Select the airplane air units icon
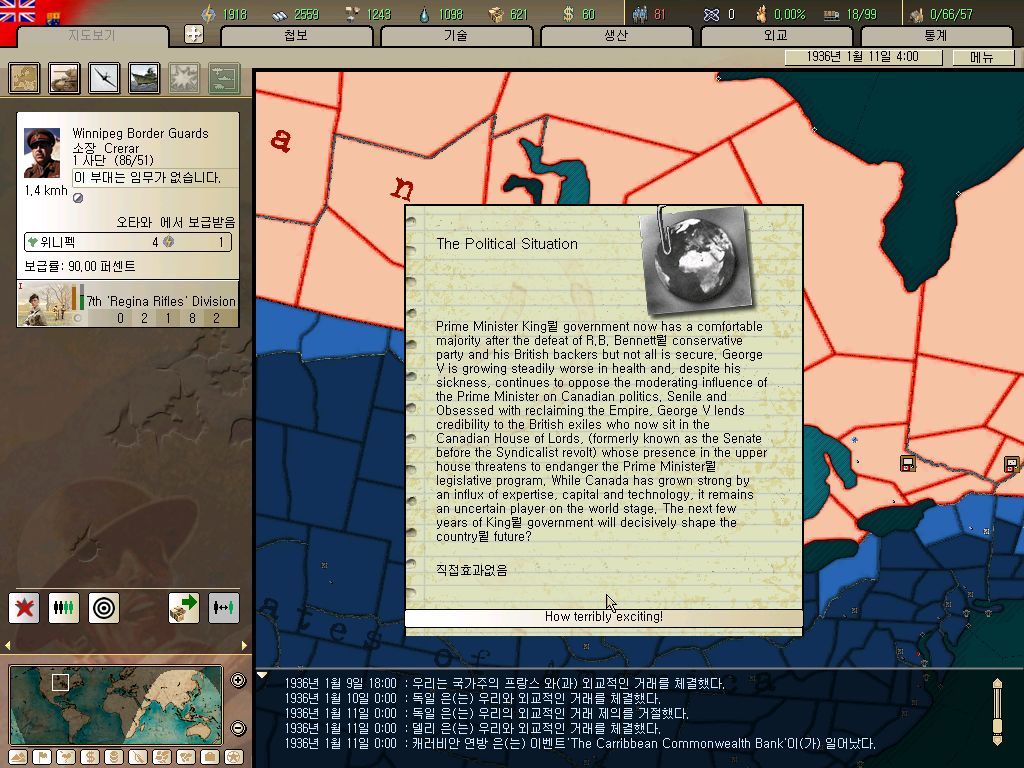 104,78
